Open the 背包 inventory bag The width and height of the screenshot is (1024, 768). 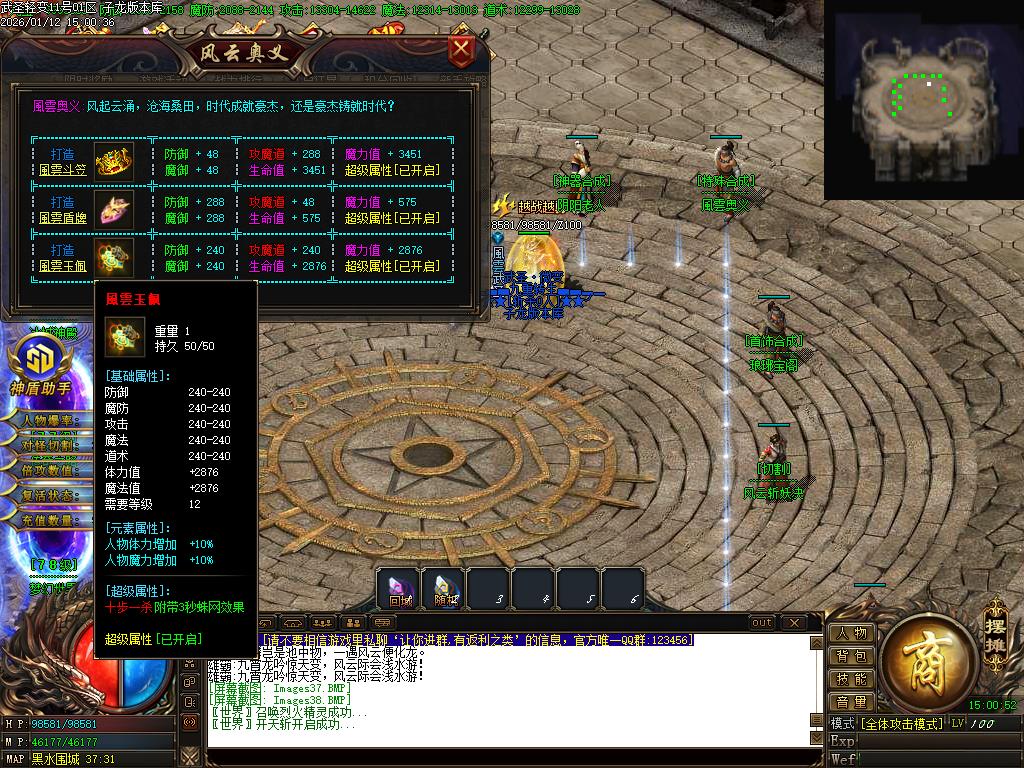pos(851,656)
